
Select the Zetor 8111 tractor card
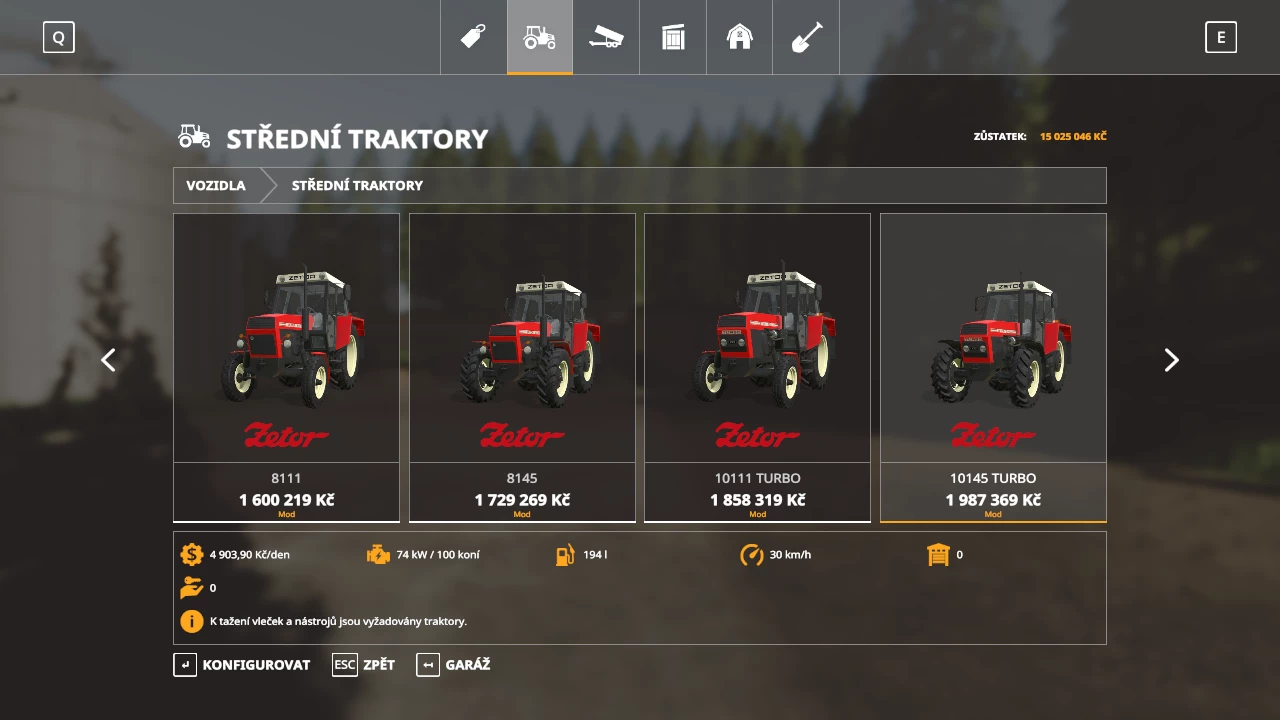coord(286,367)
